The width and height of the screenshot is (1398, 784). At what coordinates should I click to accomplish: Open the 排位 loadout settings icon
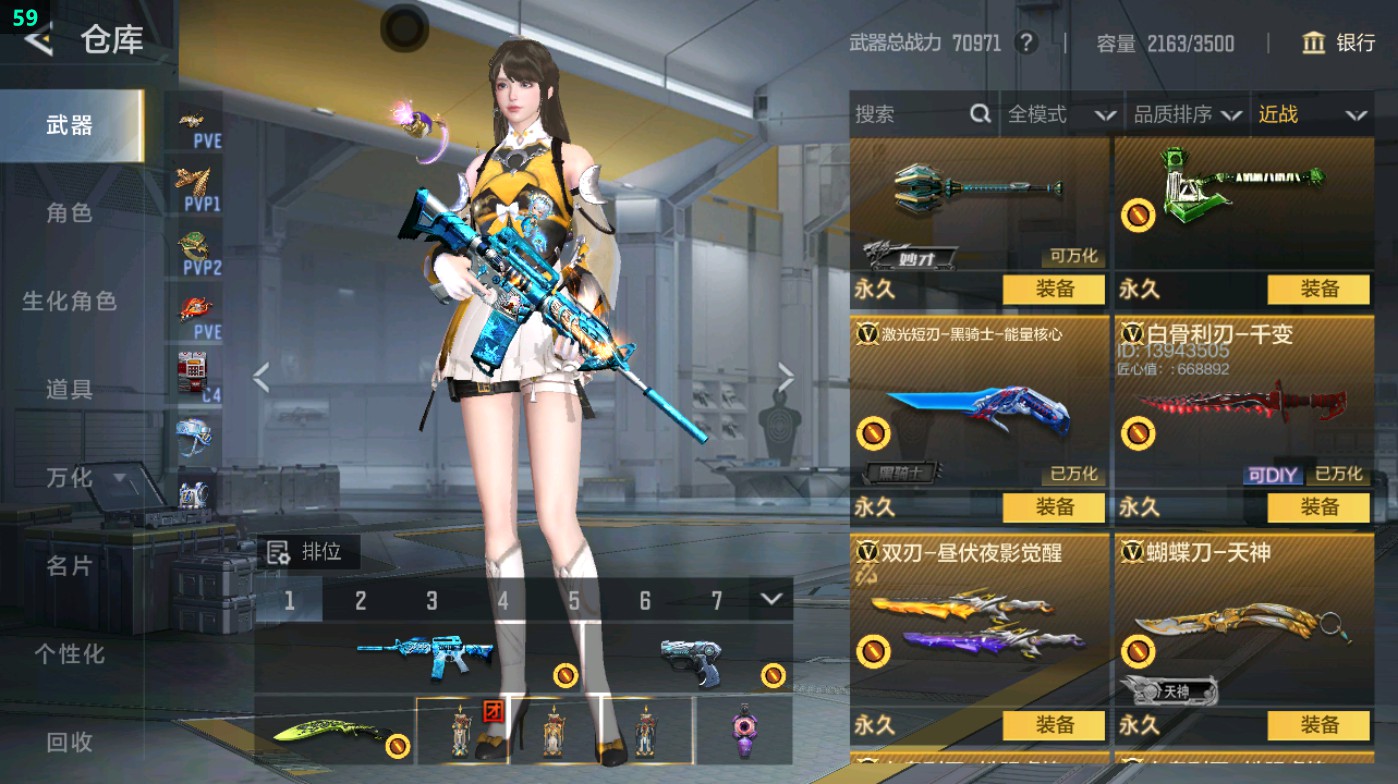click(277, 551)
